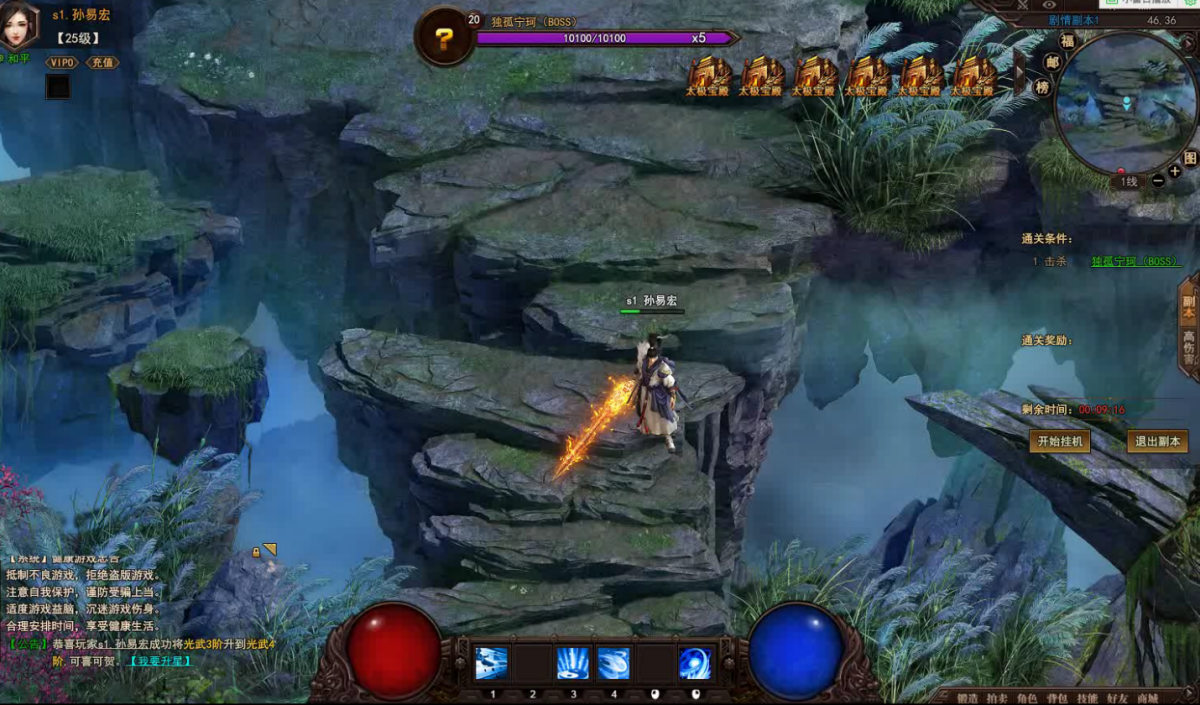
Task: Open the 邮 mail icon
Action: 1051,62
